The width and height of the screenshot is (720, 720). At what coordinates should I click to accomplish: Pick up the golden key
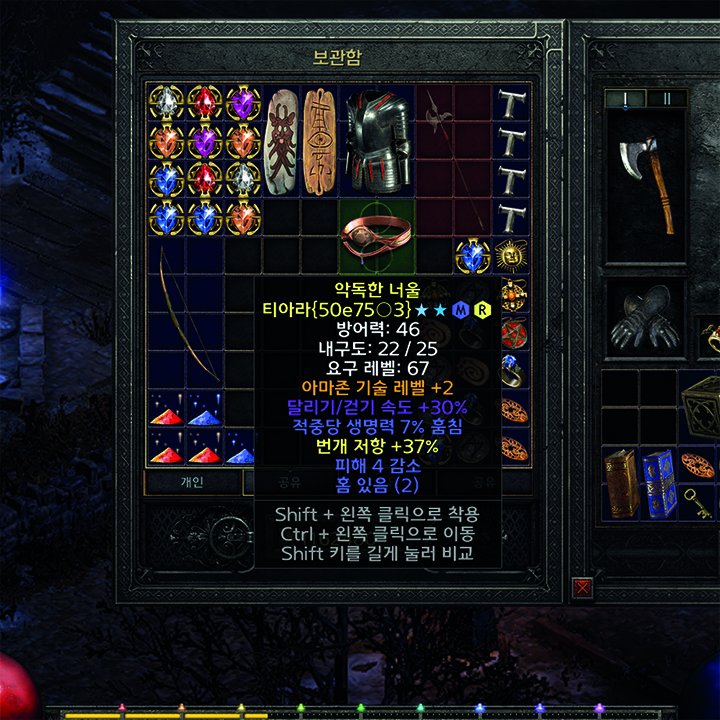700,503
